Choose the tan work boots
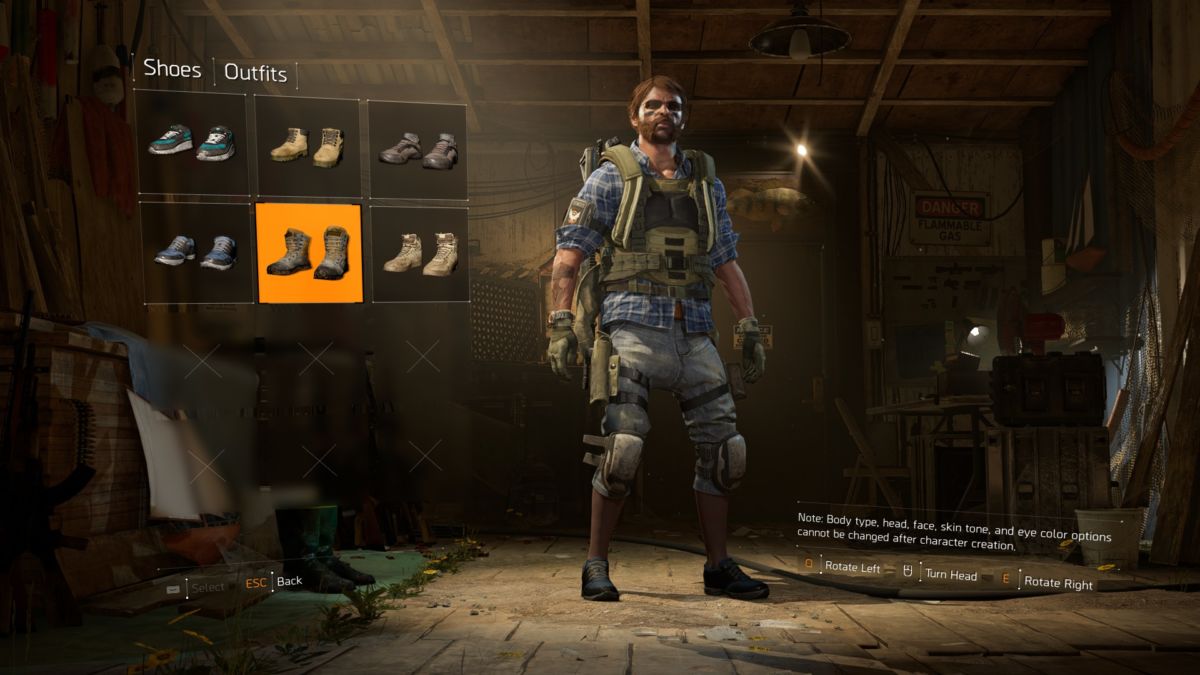The width and height of the screenshot is (1200, 675). pyautogui.click(x=308, y=146)
